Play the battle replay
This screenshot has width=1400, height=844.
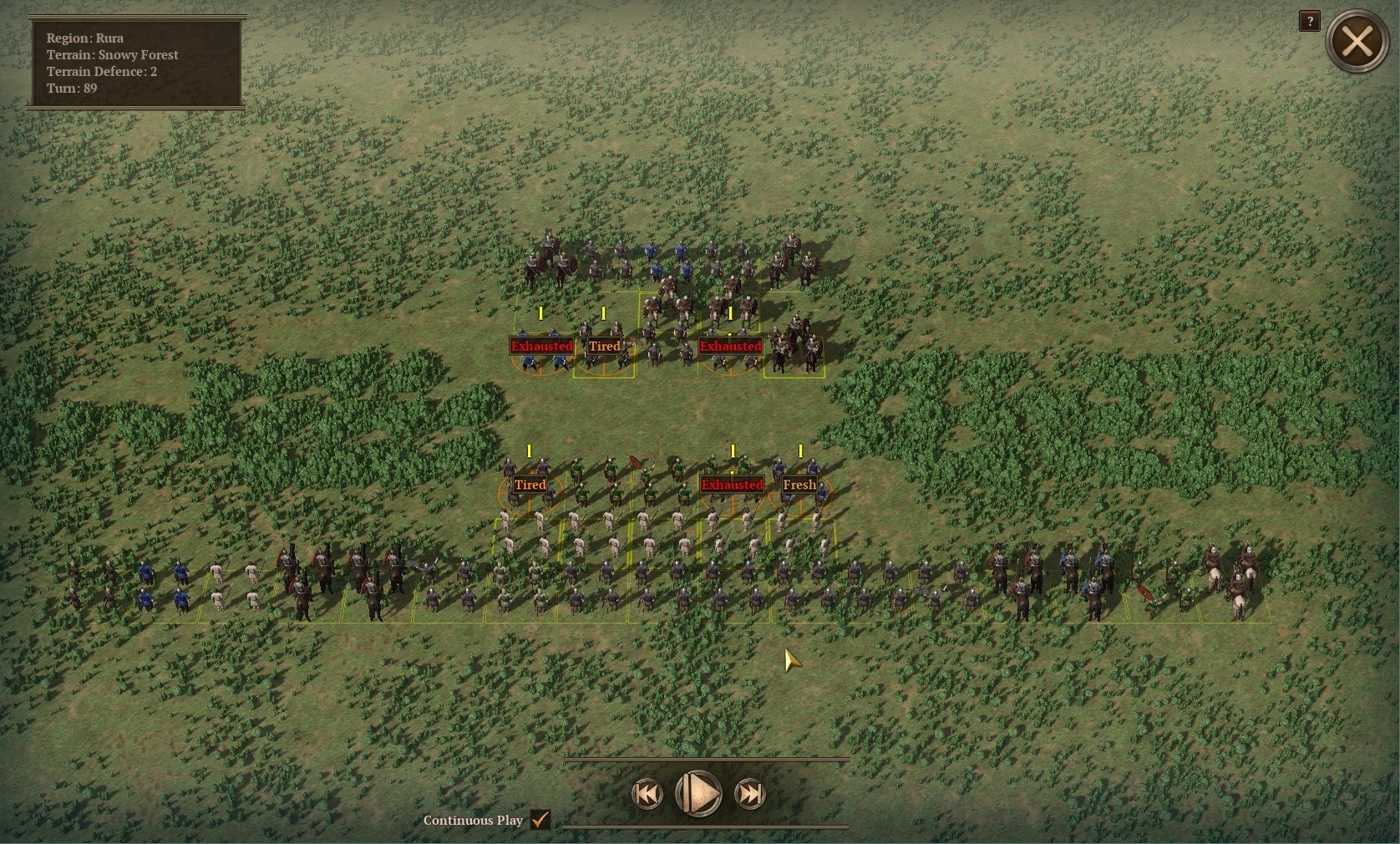(x=698, y=793)
